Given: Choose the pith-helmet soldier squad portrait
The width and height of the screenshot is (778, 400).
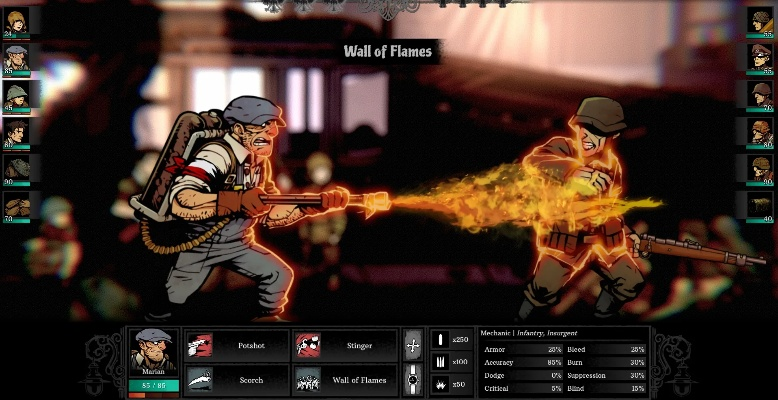Looking at the screenshot, I should [16, 94].
